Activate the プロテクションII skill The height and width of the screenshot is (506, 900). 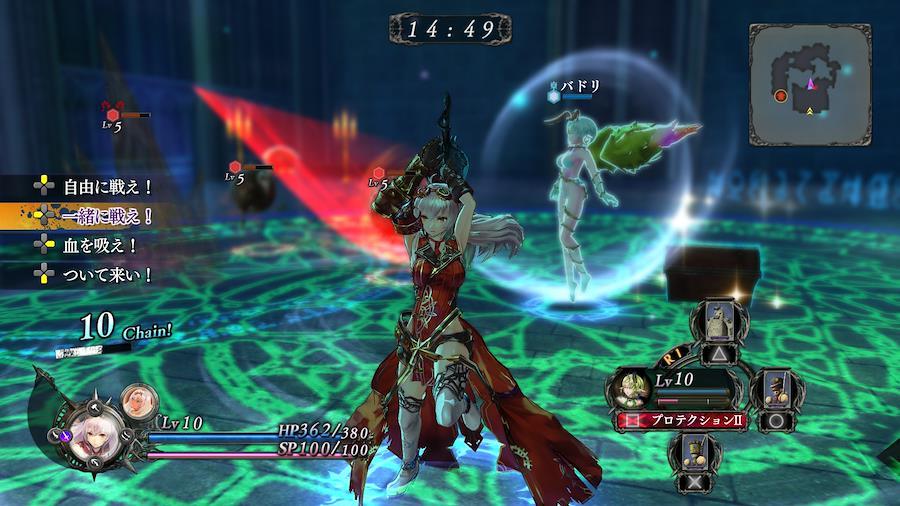[x=692, y=421]
